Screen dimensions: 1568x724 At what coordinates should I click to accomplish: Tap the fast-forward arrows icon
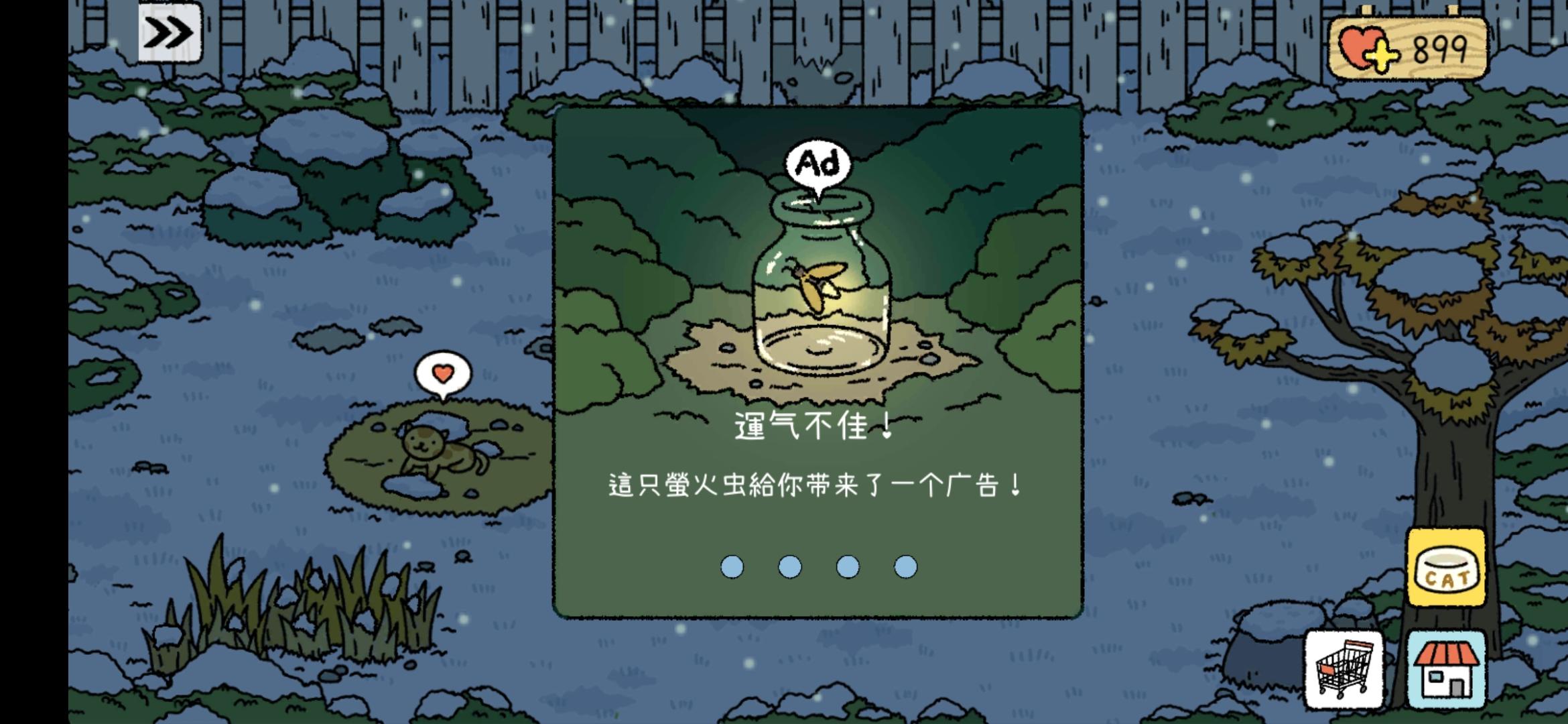(170, 31)
